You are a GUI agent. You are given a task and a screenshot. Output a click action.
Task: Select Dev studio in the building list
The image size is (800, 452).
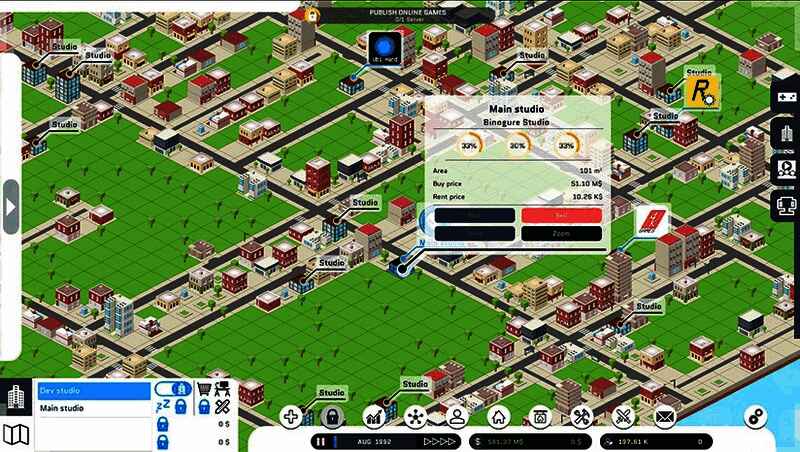click(x=93, y=390)
